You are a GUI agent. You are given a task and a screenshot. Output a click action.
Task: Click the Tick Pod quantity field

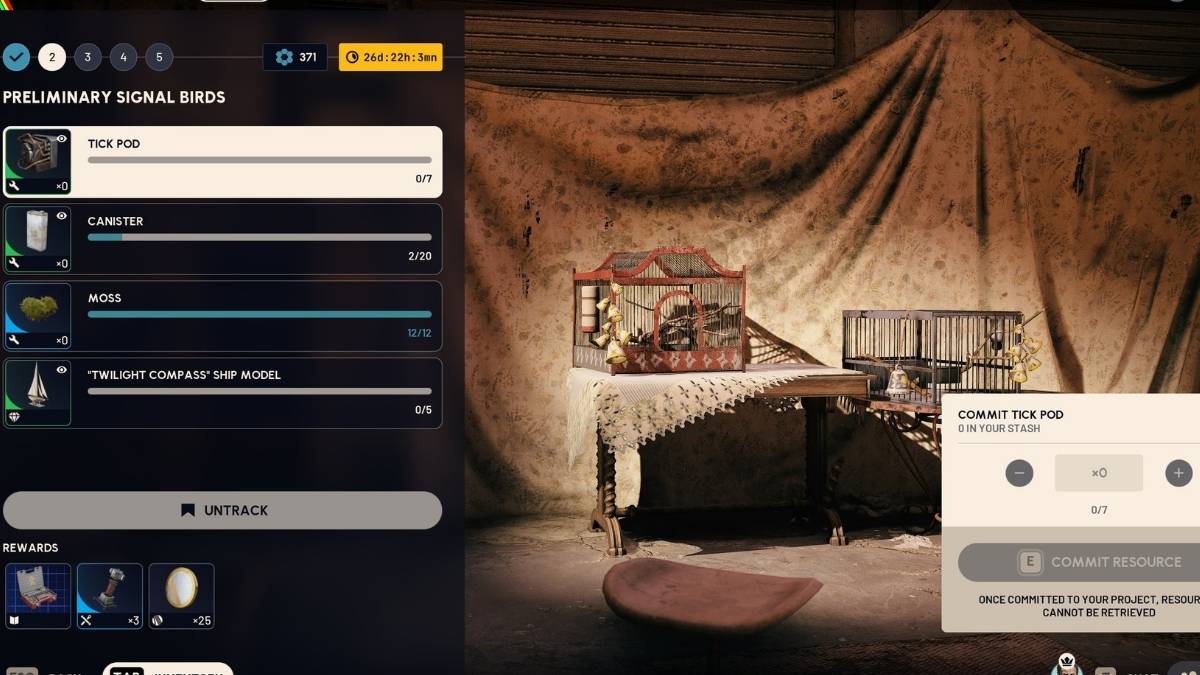coord(1098,473)
